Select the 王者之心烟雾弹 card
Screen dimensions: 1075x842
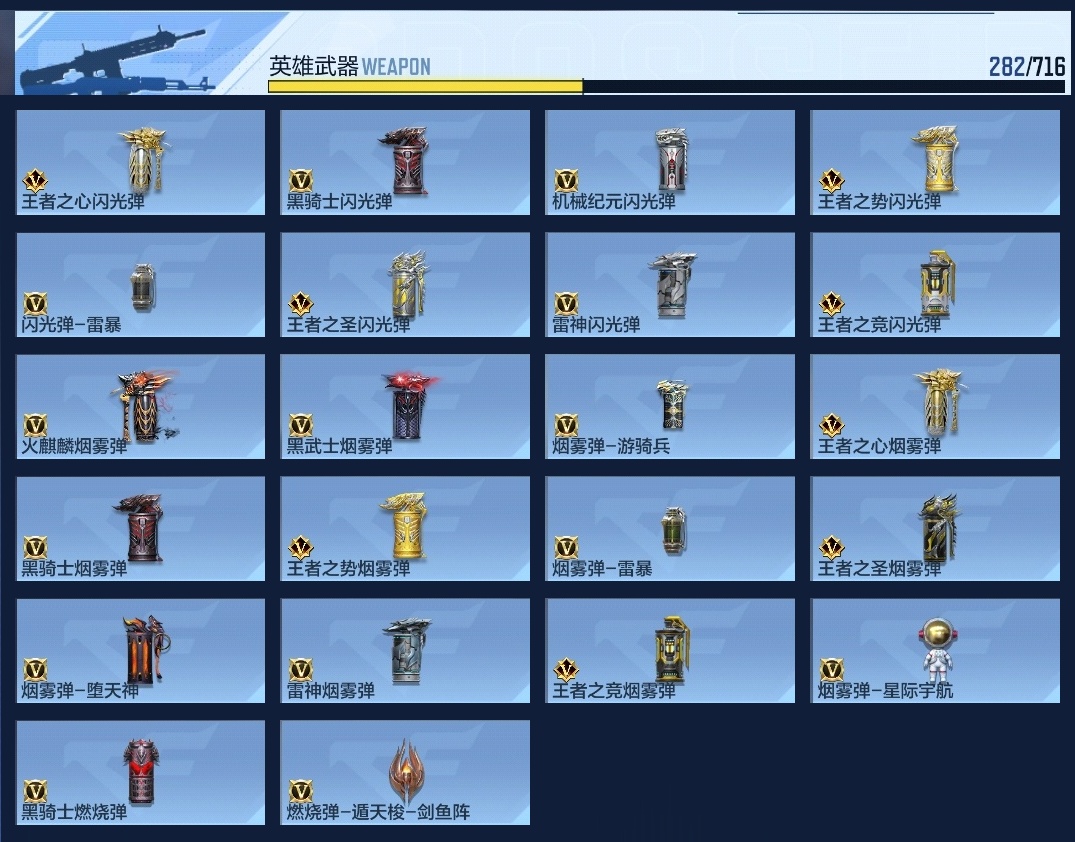point(935,407)
